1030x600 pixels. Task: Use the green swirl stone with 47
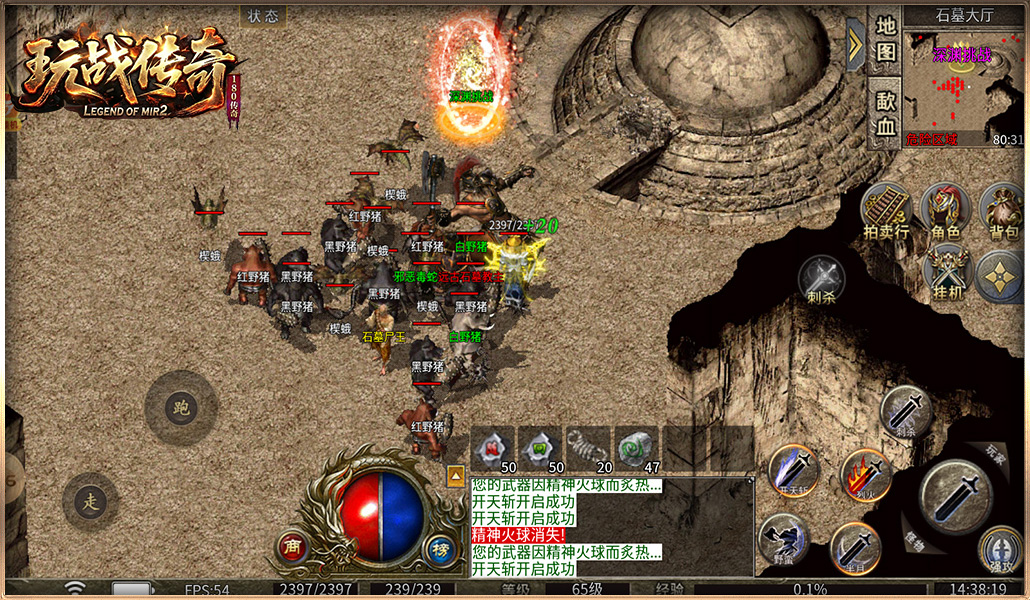637,447
